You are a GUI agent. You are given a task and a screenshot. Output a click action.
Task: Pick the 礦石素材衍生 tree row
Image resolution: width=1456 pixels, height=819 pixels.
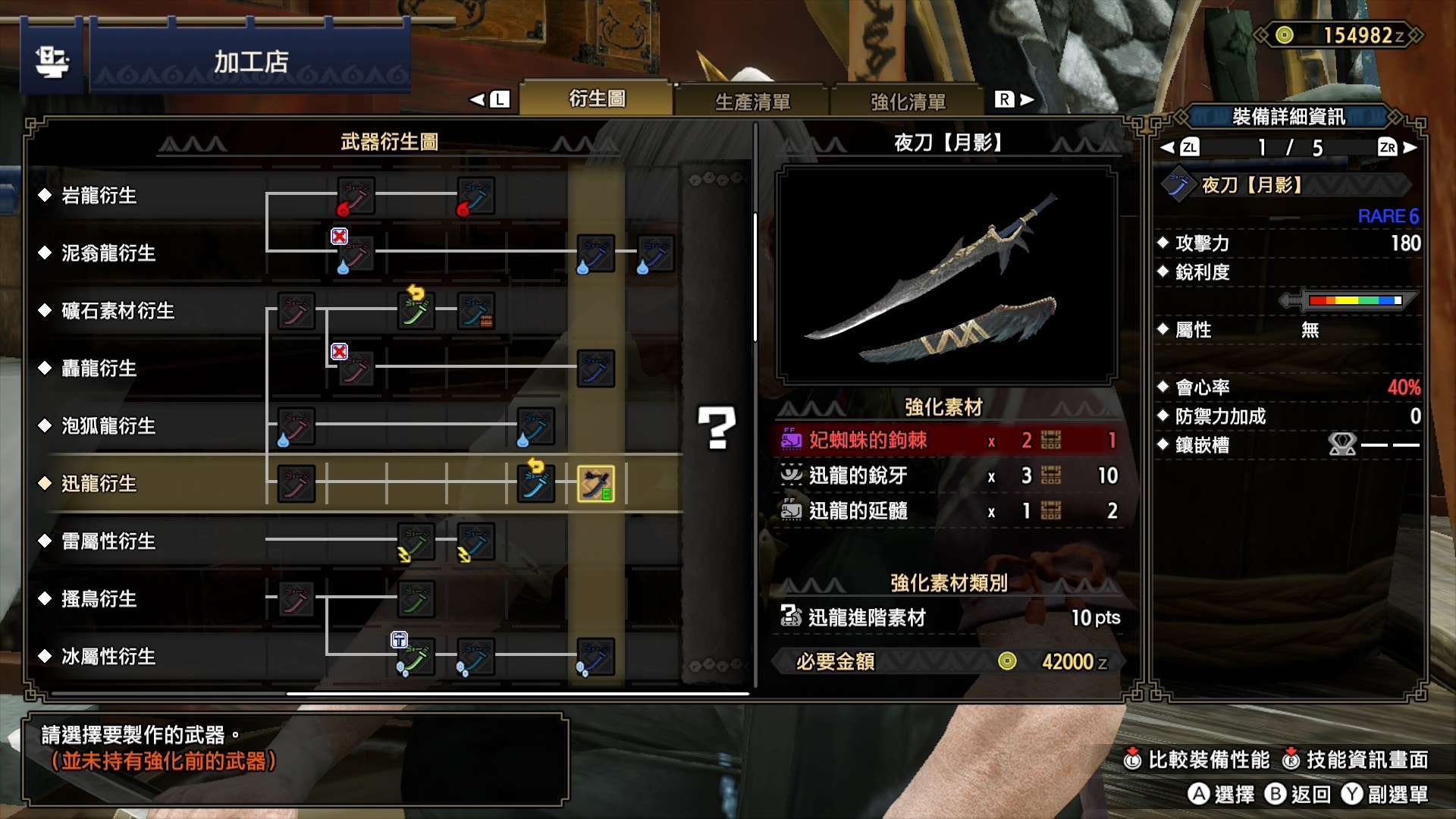tap(118, 311)
